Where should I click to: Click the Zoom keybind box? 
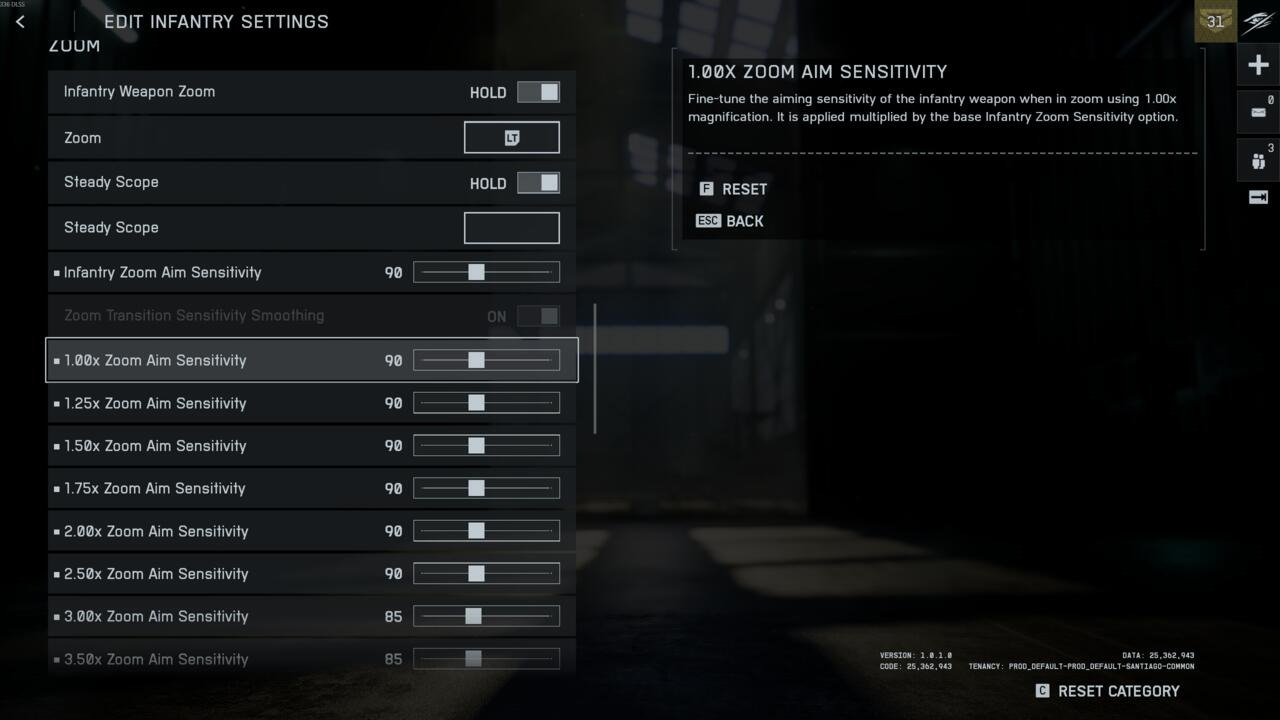(x=511, y=138)
